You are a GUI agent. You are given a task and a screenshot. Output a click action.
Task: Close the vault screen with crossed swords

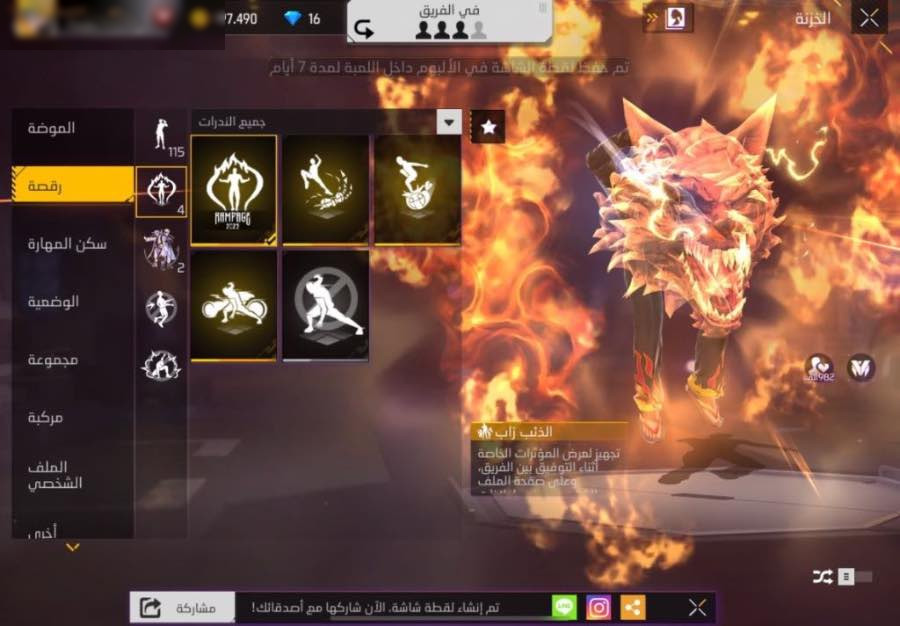pyautogui.click(x=869, y=17)
